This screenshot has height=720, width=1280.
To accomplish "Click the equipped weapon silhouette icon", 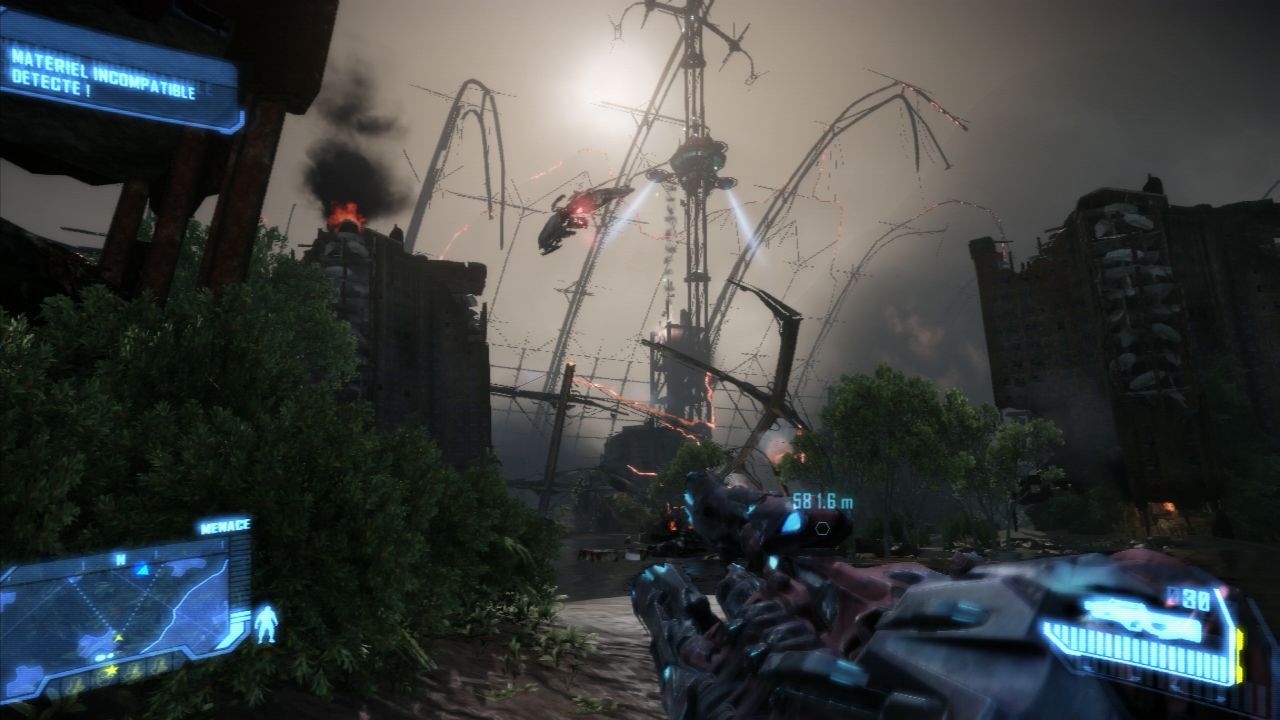I will (x=1140, y=617).
